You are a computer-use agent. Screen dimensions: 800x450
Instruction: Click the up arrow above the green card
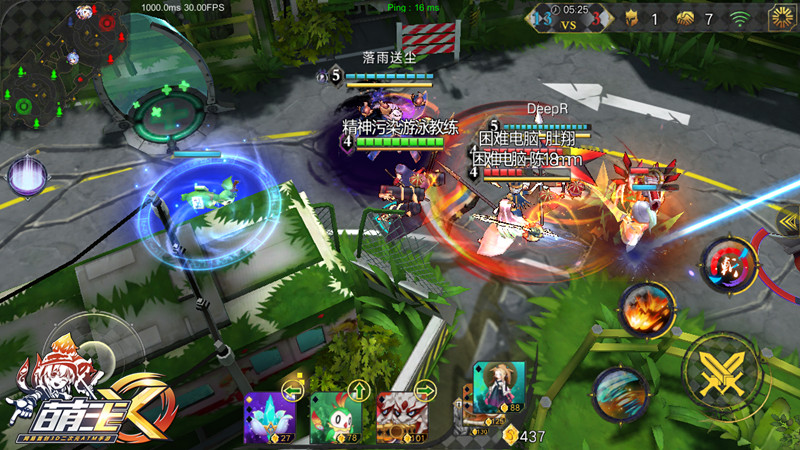(x=359, y=390)
